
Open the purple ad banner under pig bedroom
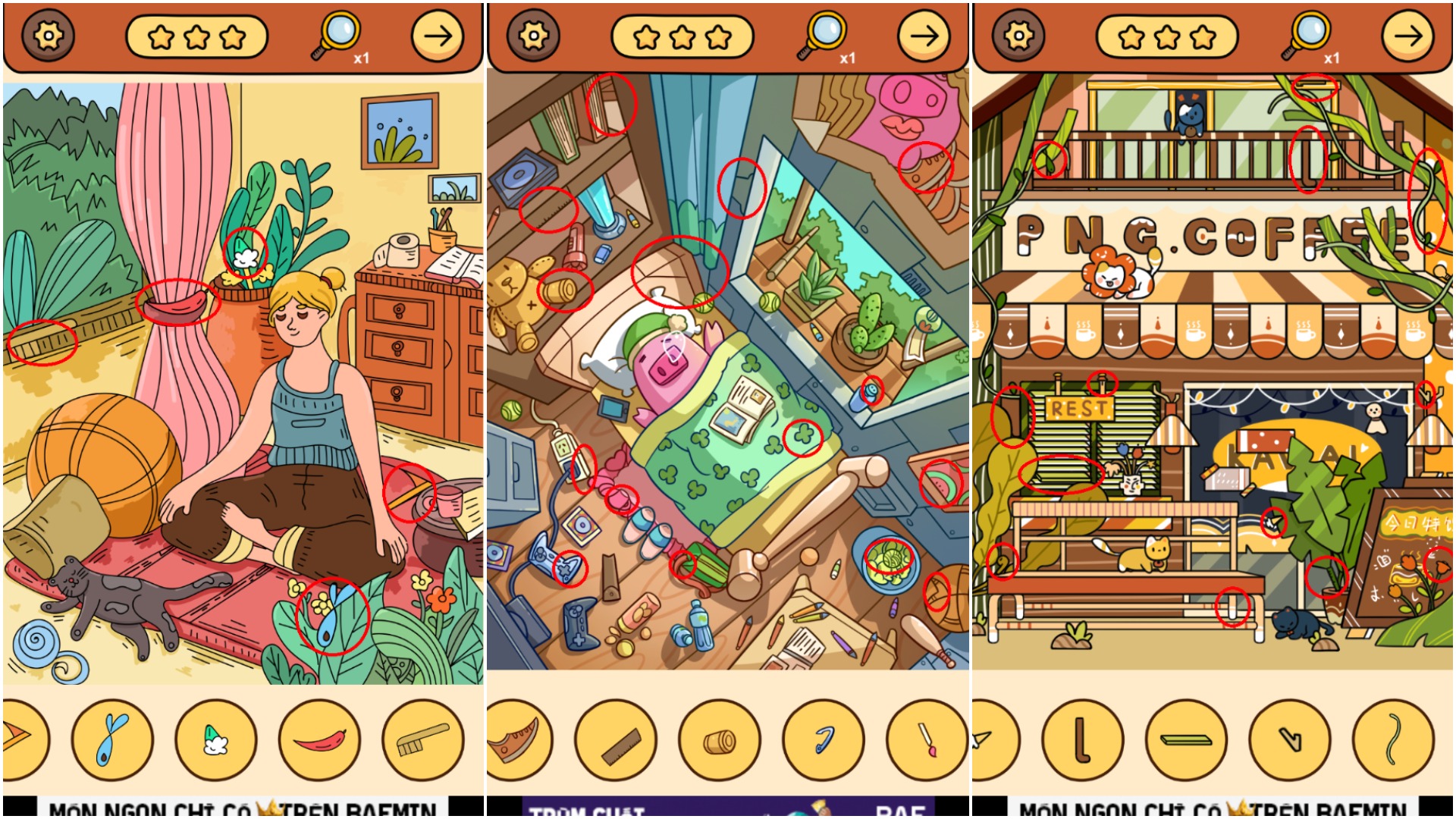point(728,808)
